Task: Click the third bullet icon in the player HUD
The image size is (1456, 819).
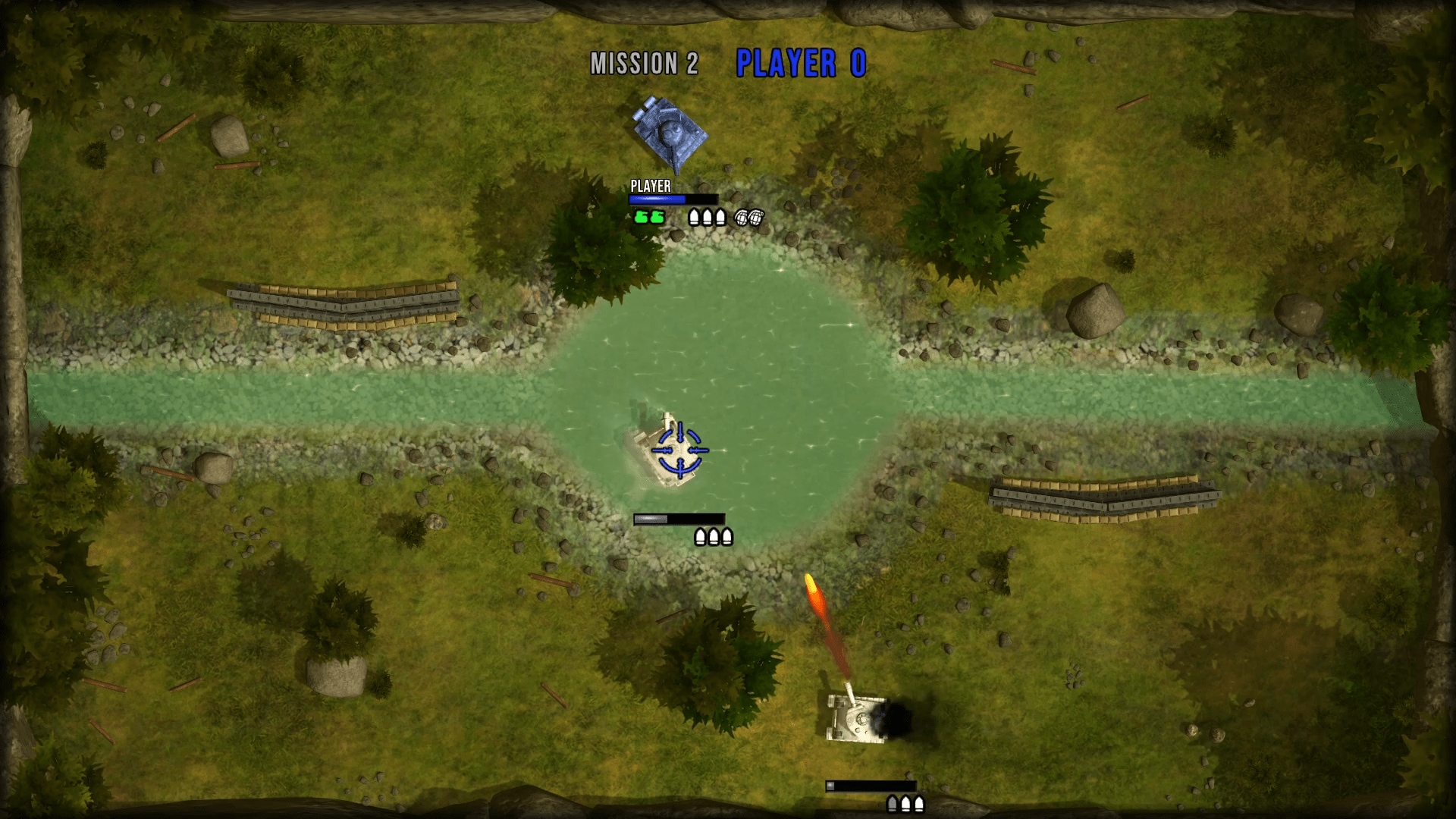Action: (720, 218)
